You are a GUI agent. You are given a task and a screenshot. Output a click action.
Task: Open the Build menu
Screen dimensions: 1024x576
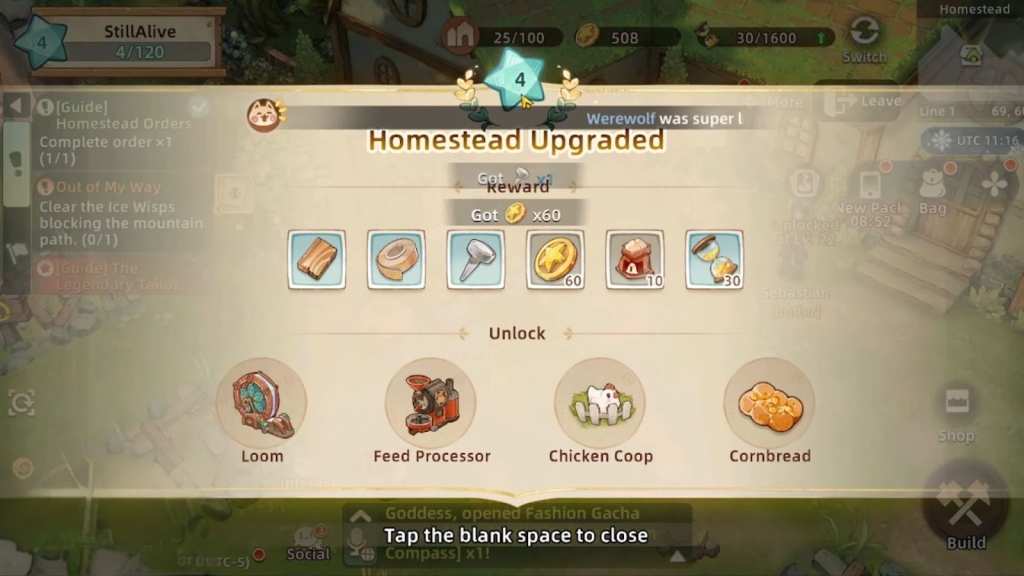point(965,508)
